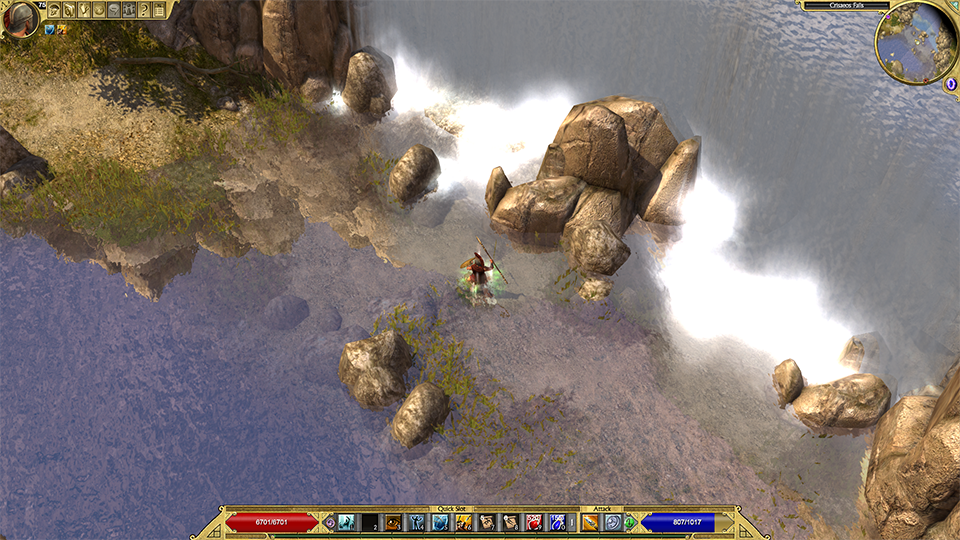This screenshot has width=960, height=540.
Task: Click the blue buff status icon
Action: (x=48, y=30)
